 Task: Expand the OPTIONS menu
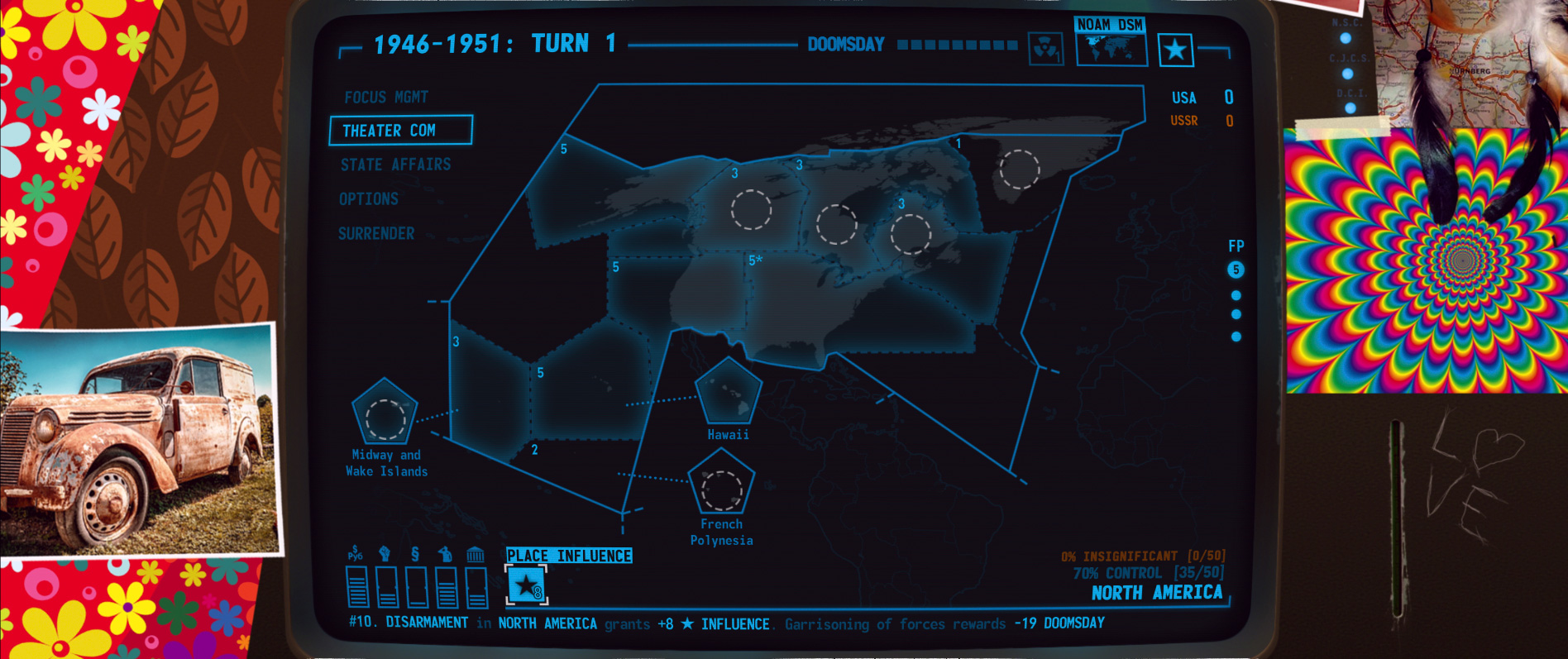368,198
